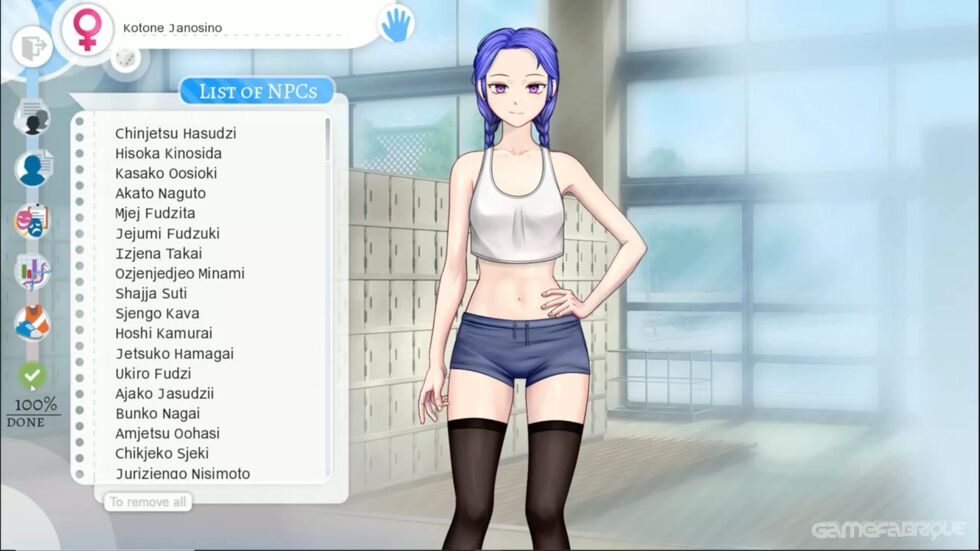Choose Akato Naguto in the list
980x551 pixels.
160,193
